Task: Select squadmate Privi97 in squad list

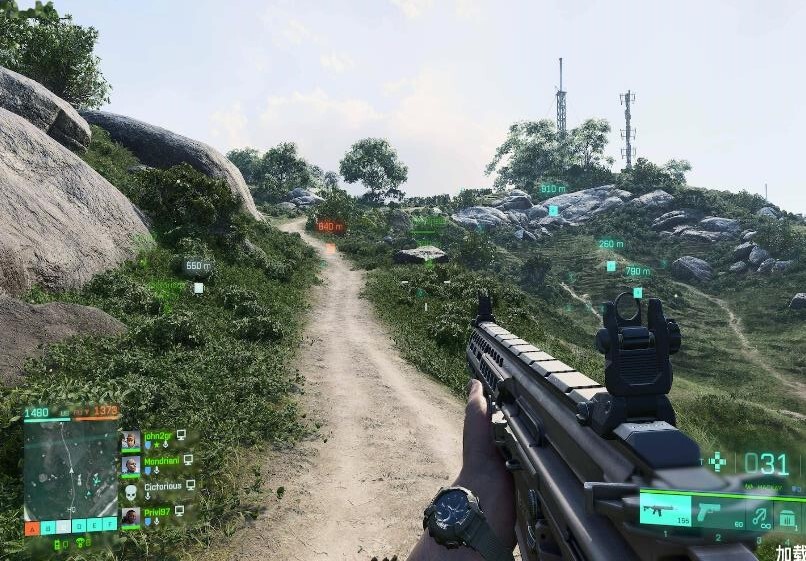Action: click(158, 514)
